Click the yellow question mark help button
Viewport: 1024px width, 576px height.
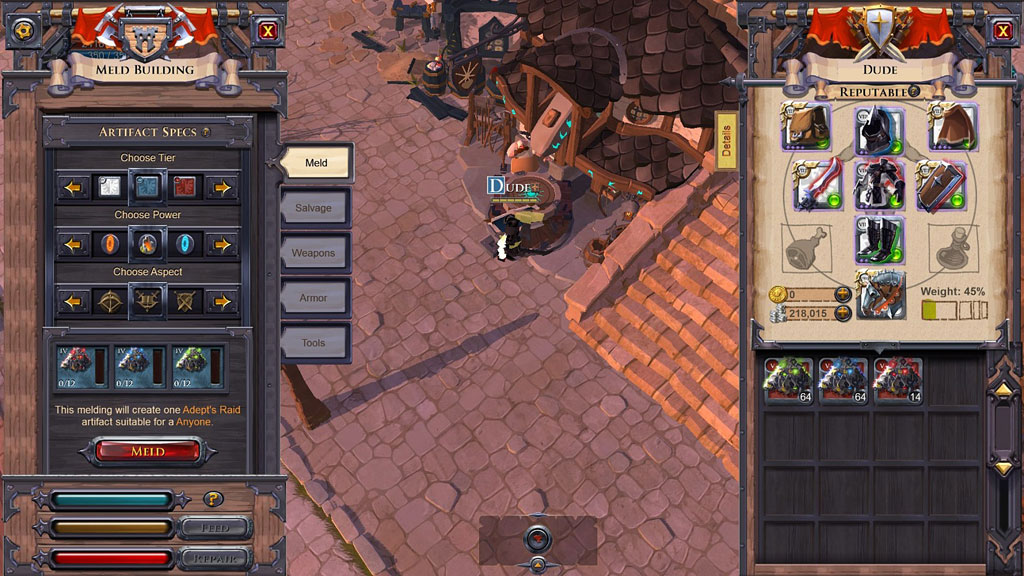[x=212, y=499]
